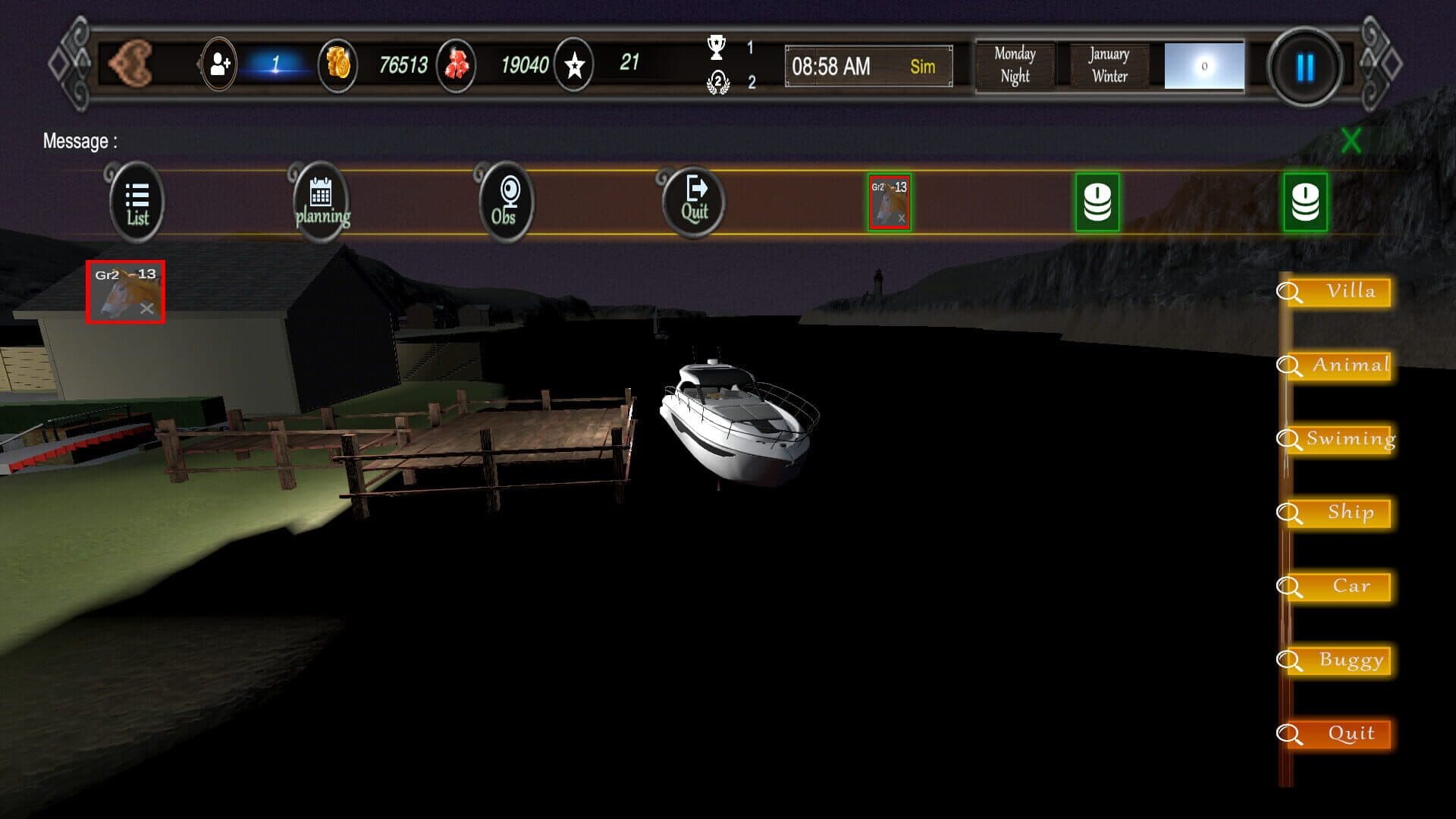The width and height of the screenshot is (1456, 819).
Task: Click the star rating icon
Action: (574, 66)
